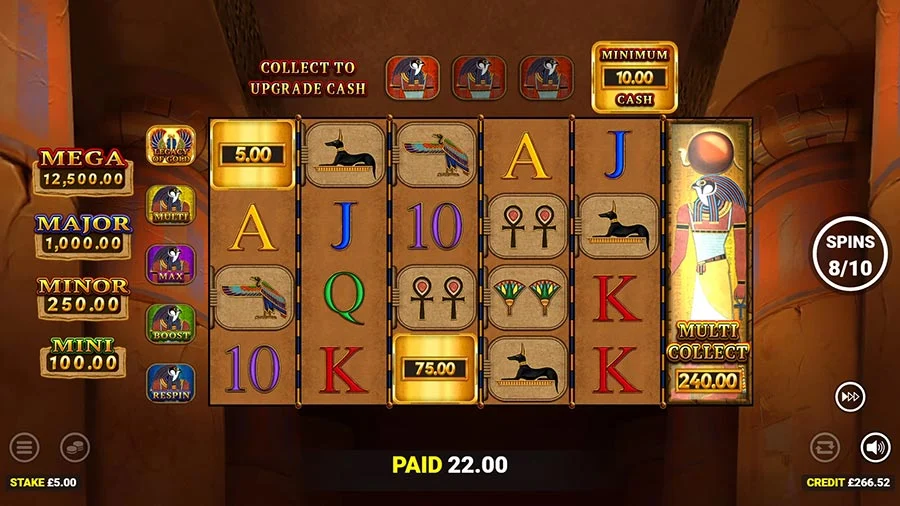Click the blue Respin feature icon

click(170, 383)
